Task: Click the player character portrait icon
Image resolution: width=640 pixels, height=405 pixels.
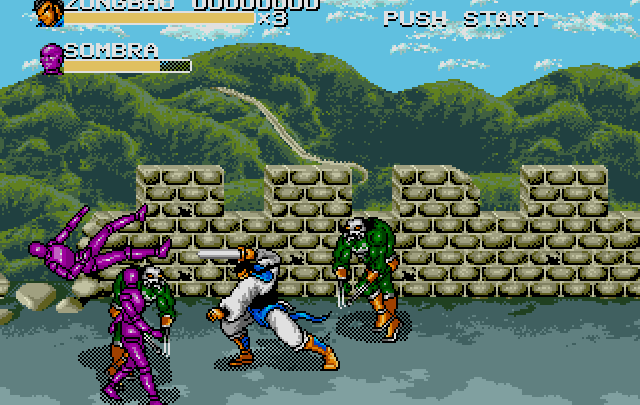Action: [47, 12]
